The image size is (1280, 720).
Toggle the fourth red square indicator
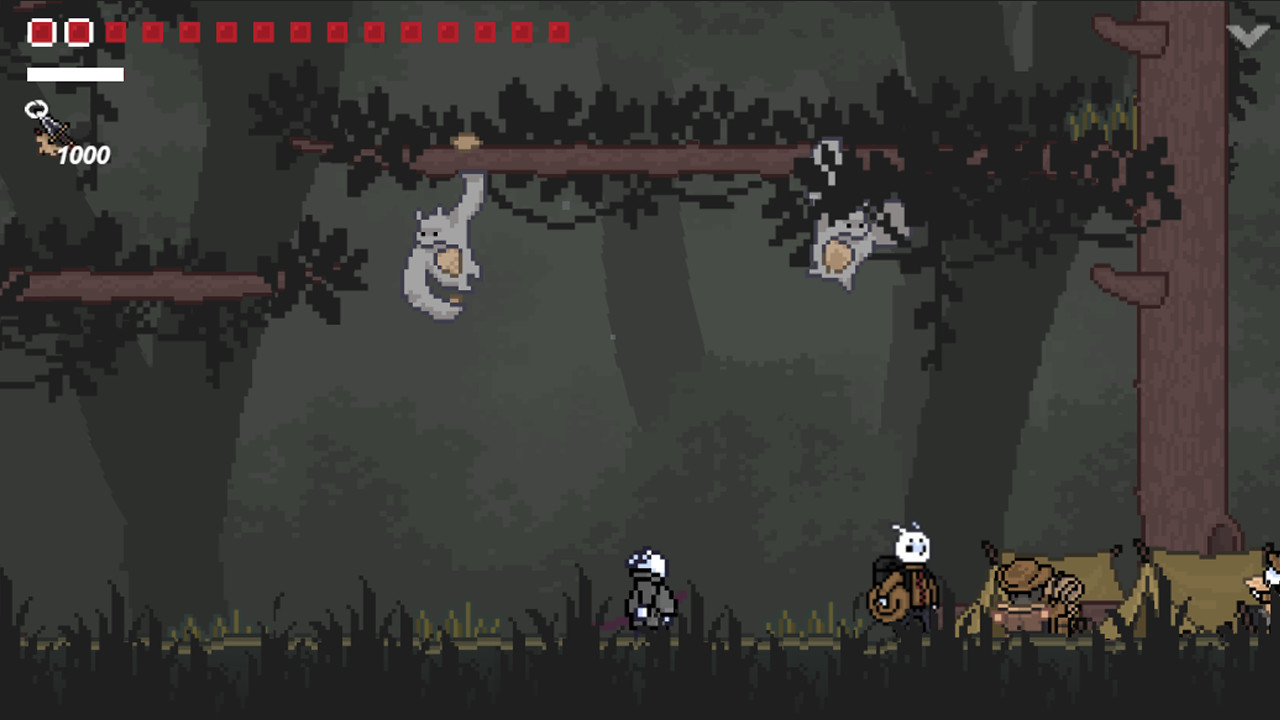(152, 32)
